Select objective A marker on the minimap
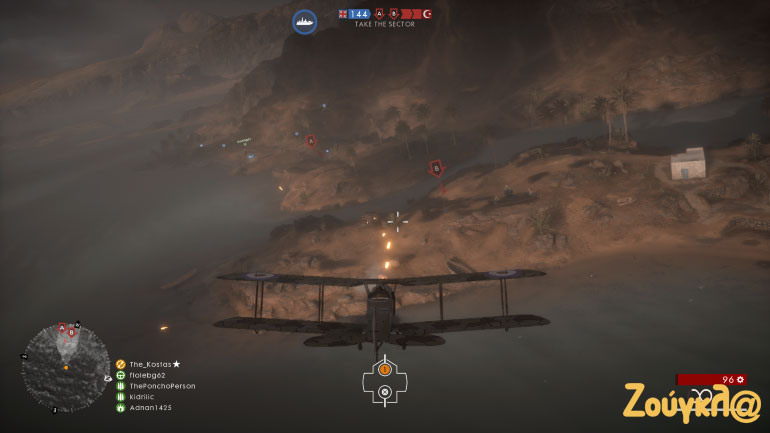 [x=62, y=328]
